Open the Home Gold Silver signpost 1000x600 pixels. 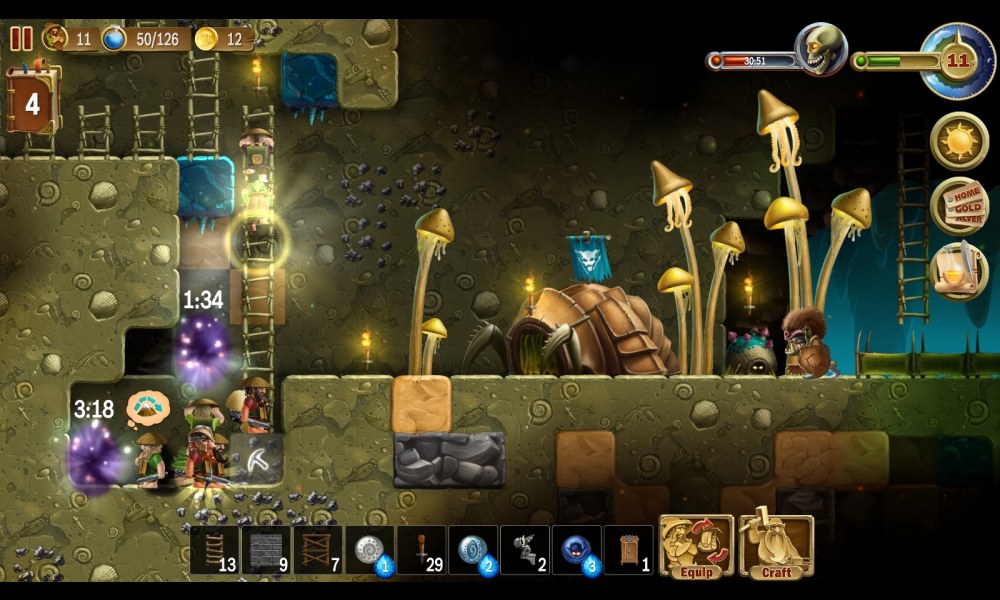point(960,206)
